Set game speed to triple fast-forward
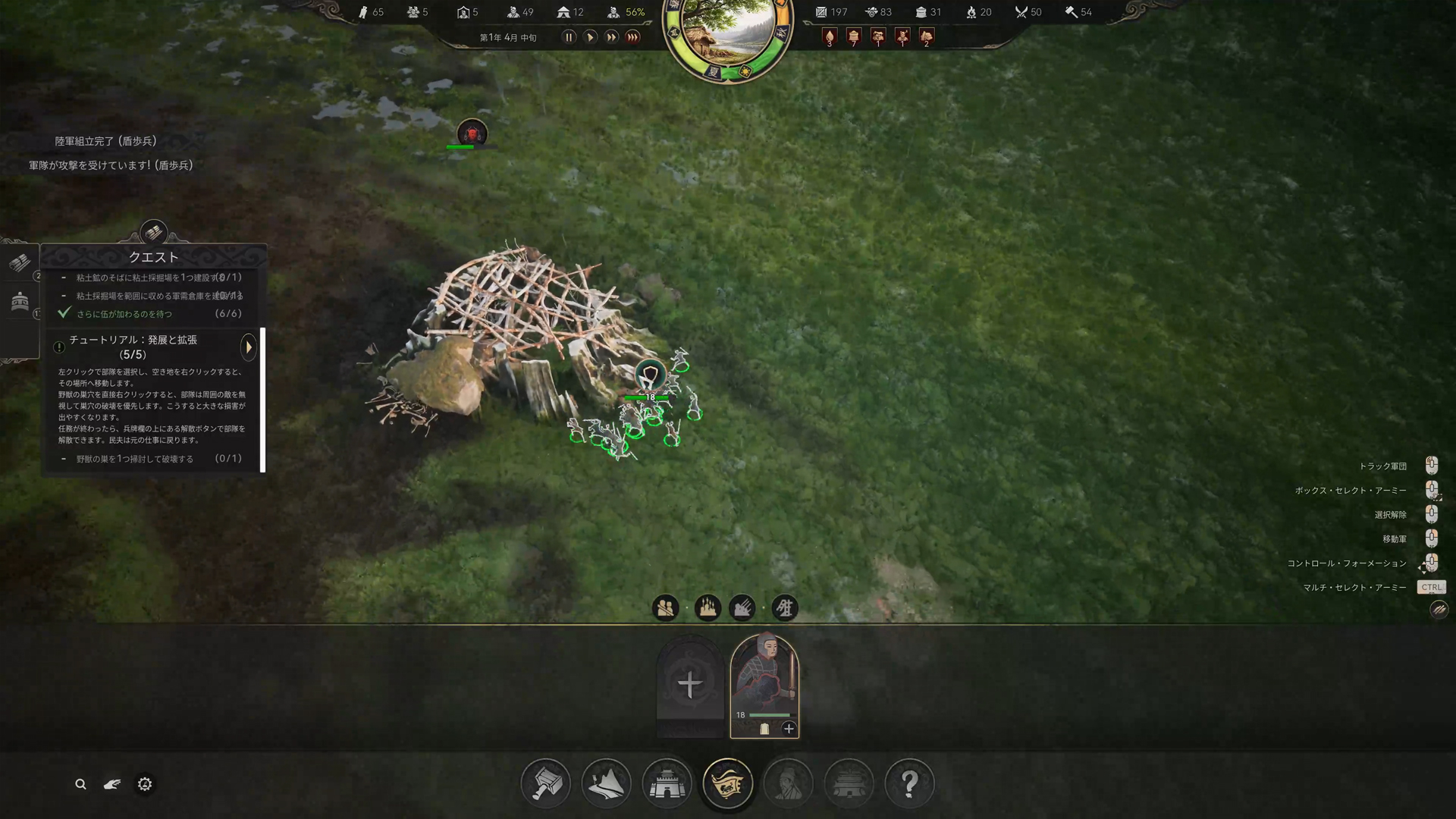Viewport: 1456px width, 819px height. [633, 37]
